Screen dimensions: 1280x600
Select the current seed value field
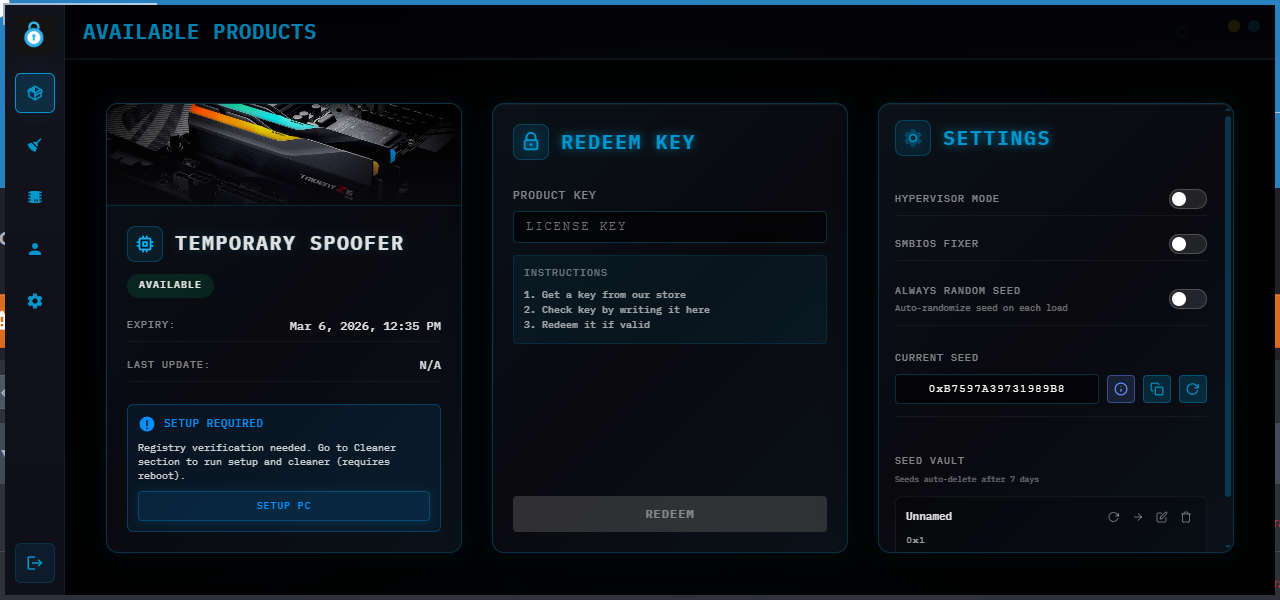(x=996, y=389)
